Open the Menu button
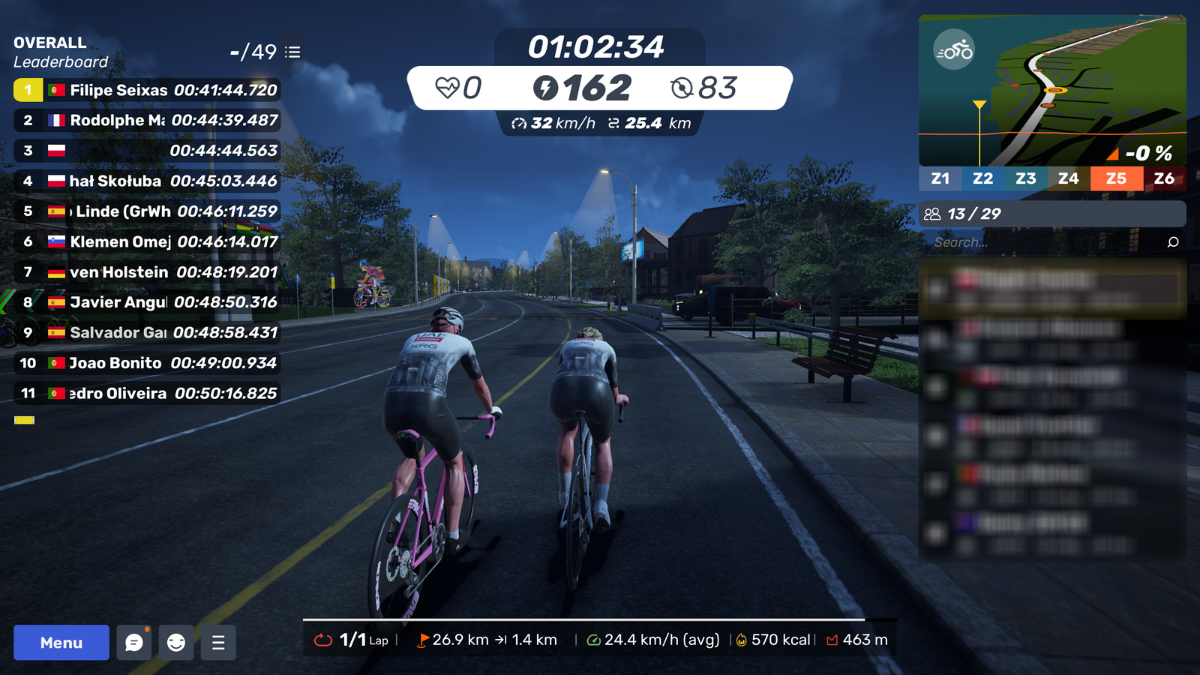This screenshot has height=675, width=1200. [61, 643]
